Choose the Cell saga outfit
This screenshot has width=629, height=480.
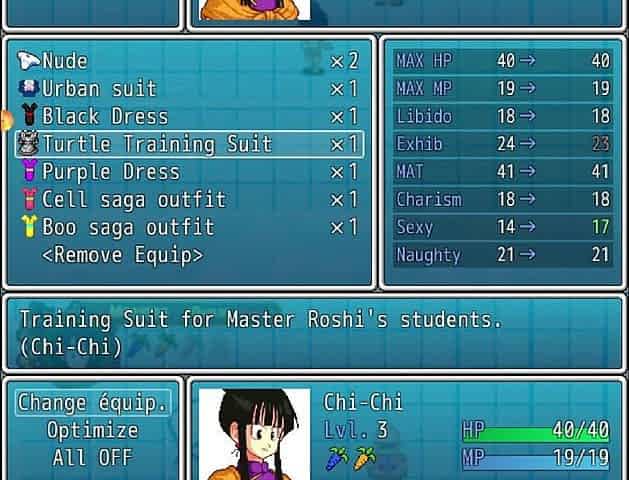pyautogui.click(x=133, y=199)
